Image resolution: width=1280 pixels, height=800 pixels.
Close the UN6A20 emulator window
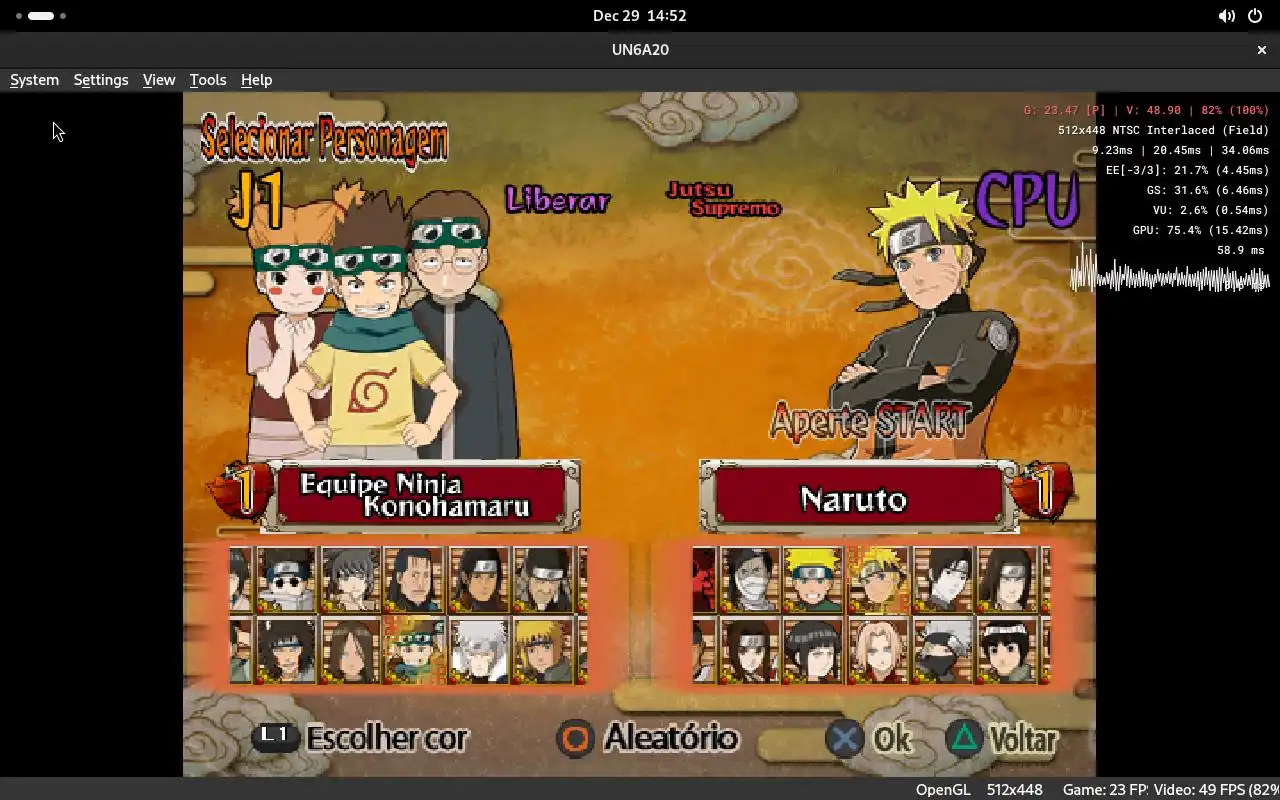pos(1261,49)
